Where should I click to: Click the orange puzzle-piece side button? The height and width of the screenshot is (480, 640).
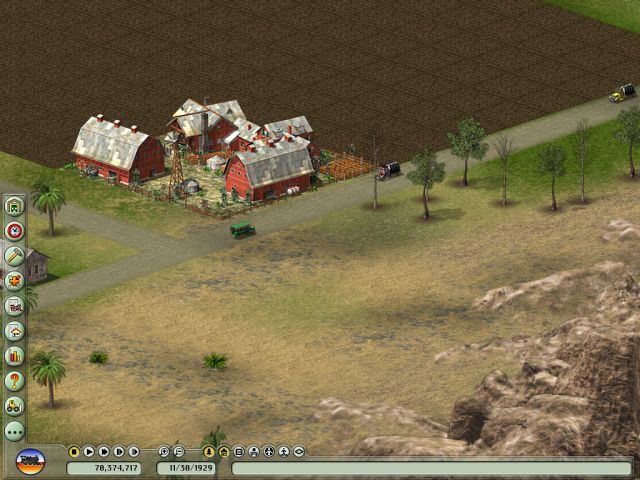[x=14, y=281]
